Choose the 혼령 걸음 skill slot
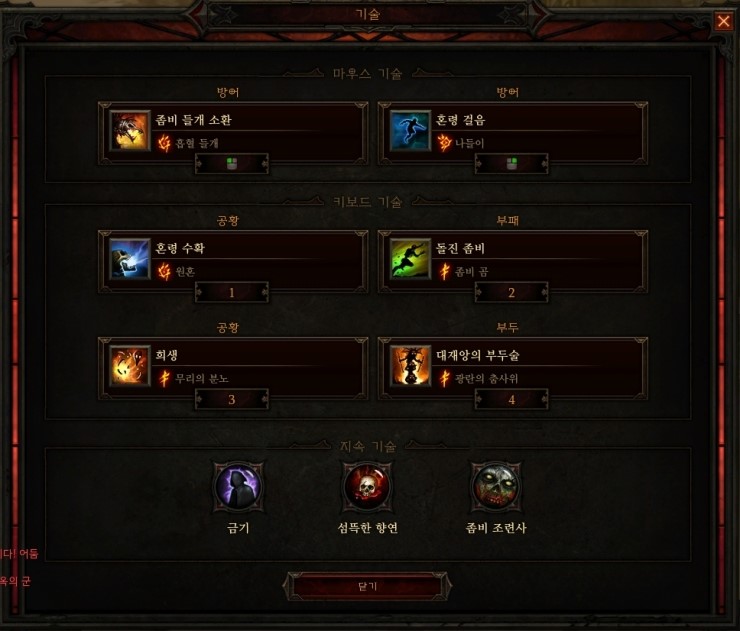The image size is (740, 631). pos(513,131)
